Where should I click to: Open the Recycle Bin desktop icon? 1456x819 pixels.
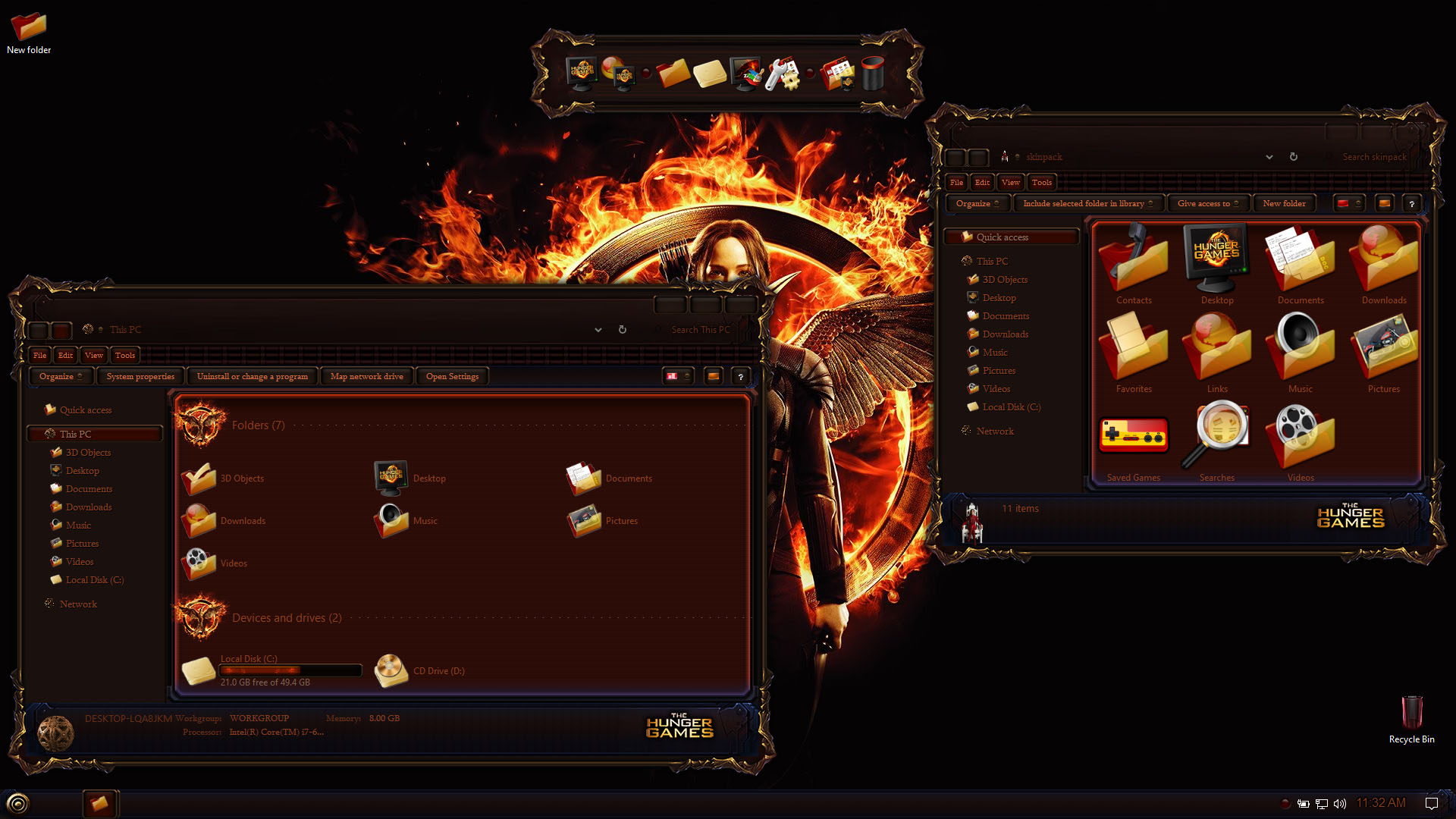tap(1411, 717)
